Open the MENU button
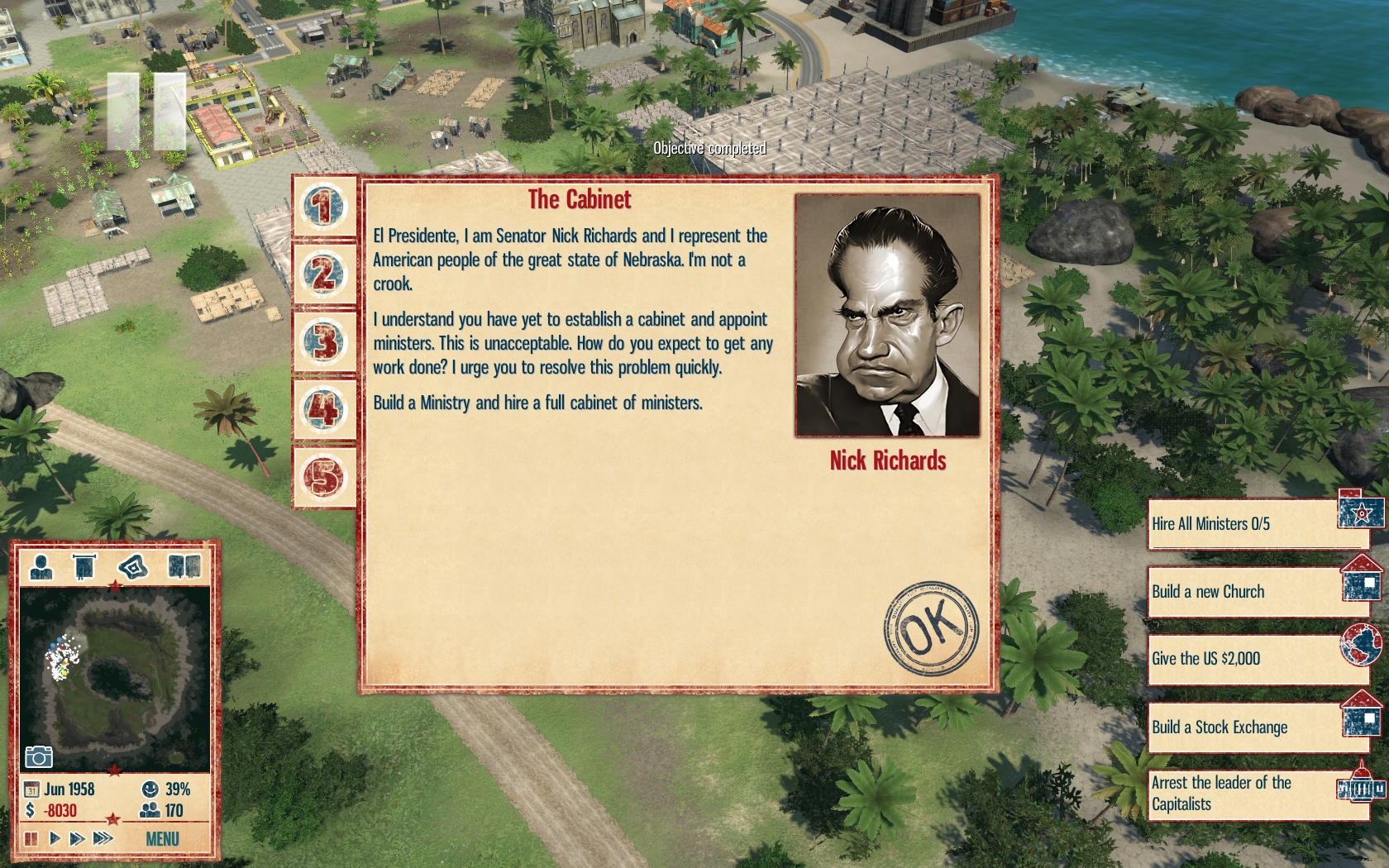 coord(162,839)
